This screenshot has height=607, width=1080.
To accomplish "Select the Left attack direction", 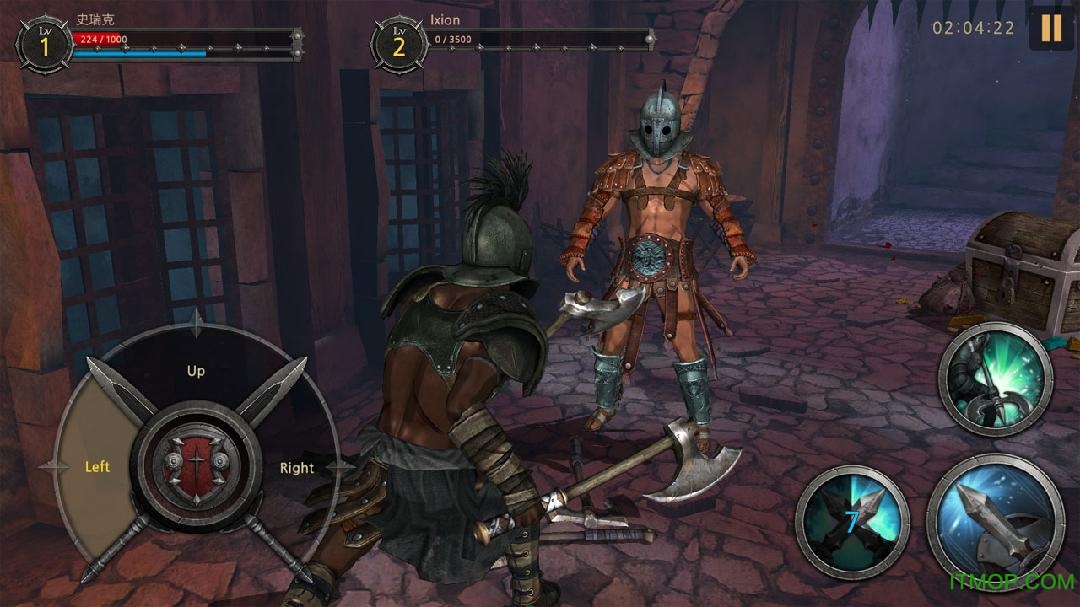I will click(96, 467).
